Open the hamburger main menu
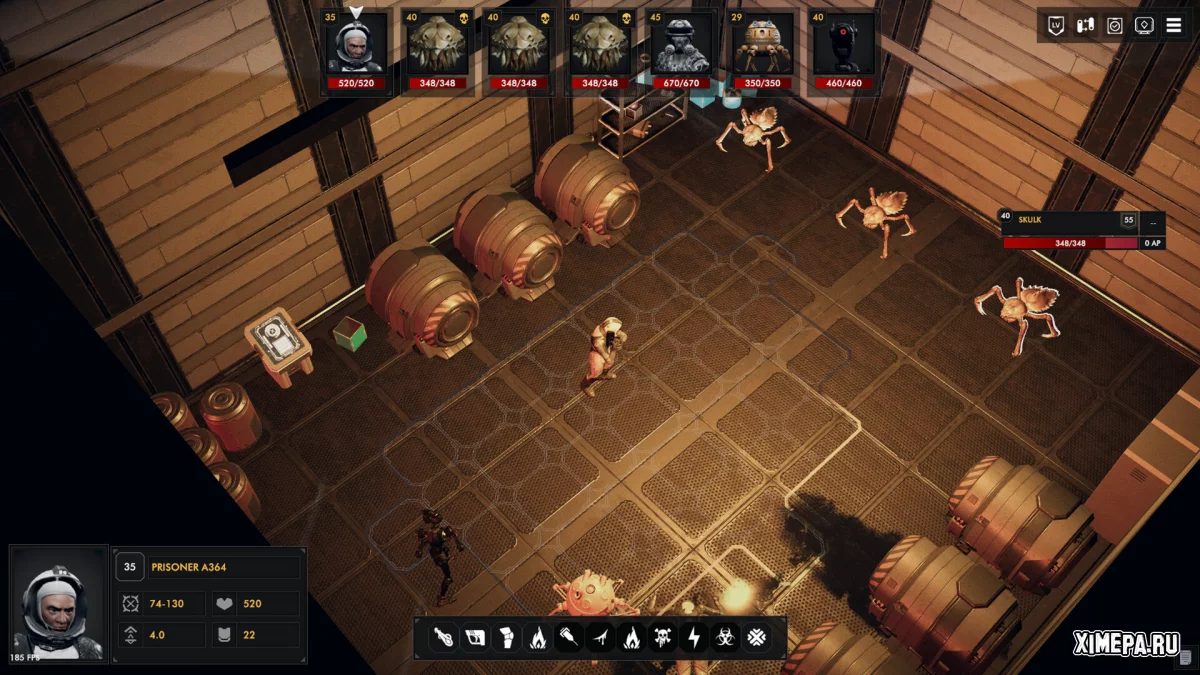The image size is (1200, 675). point(1174,26)
